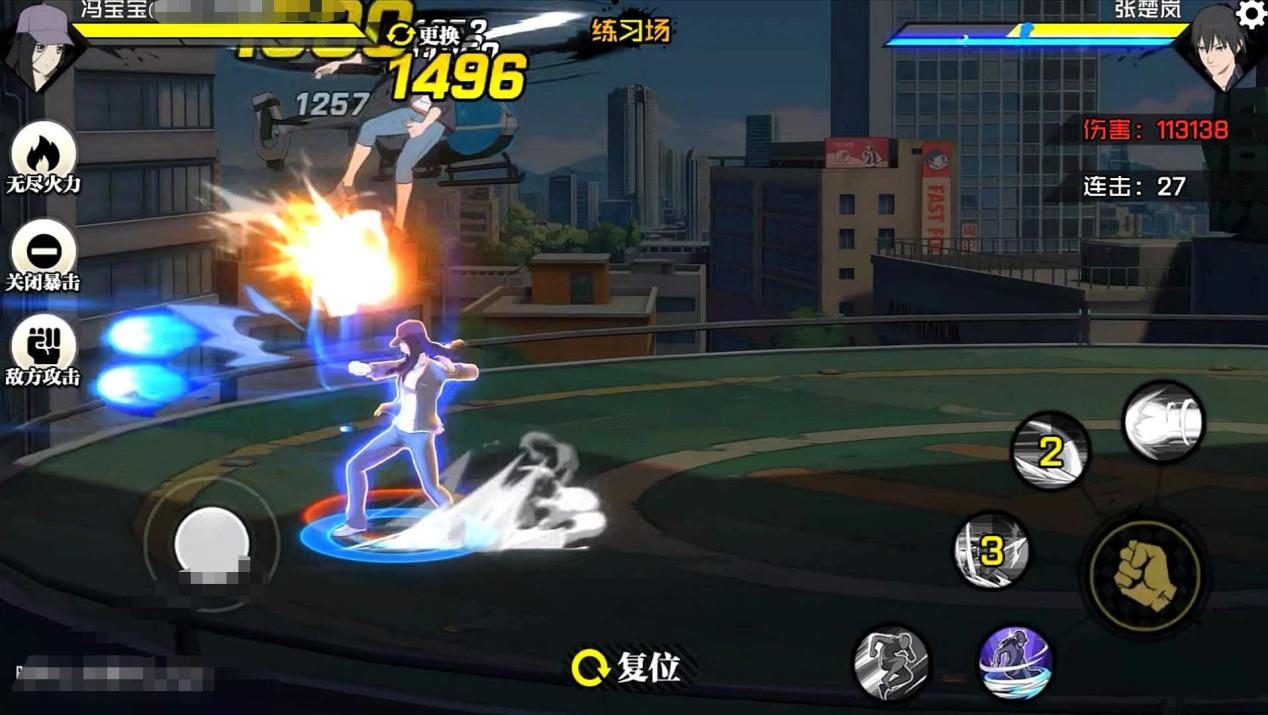1268x715 pixels.
Task: Activate the purple-blue swirling figure skill
Action: [x=1014, y=663]
